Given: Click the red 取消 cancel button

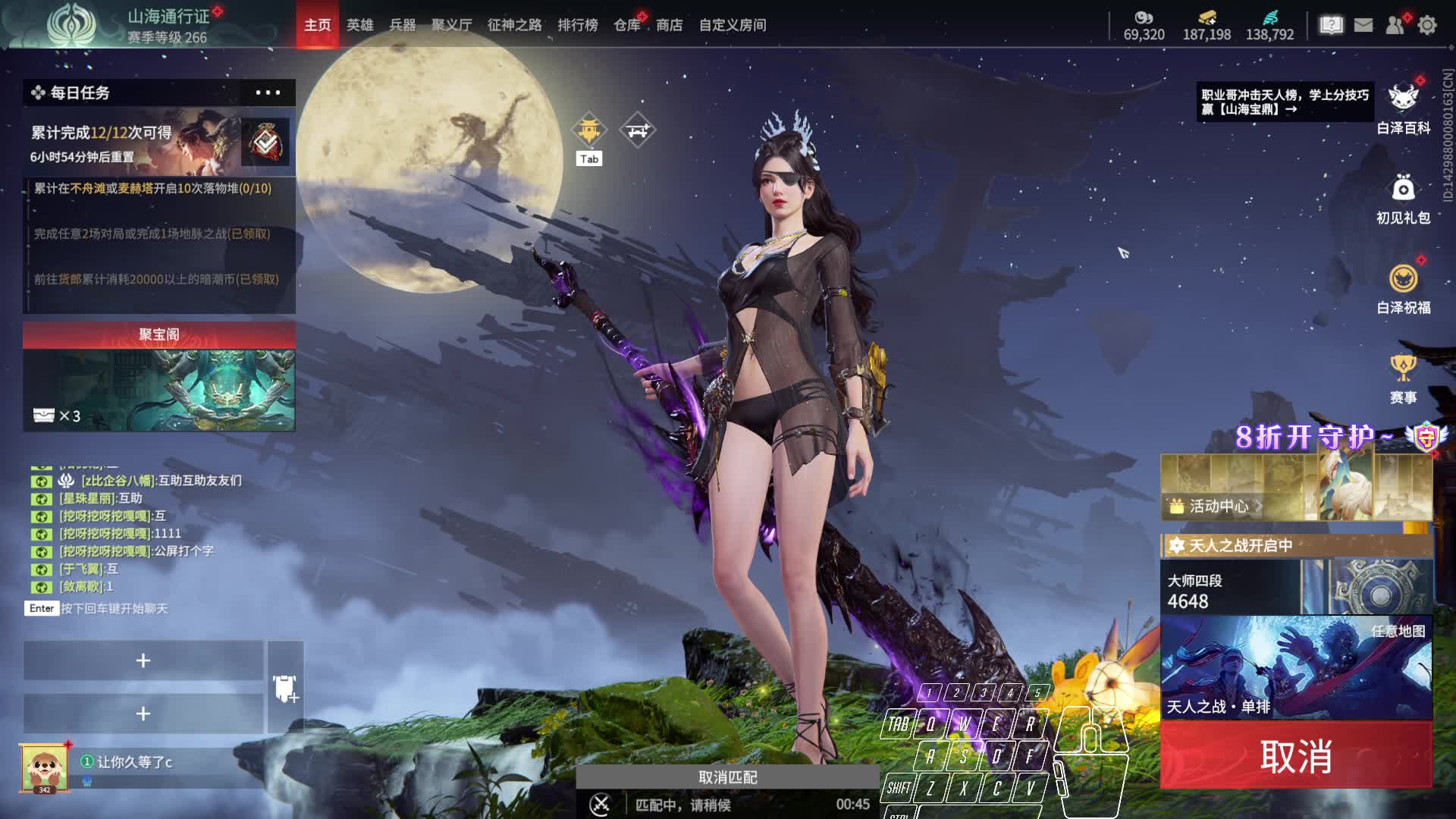Looking at the screenshot, I should (x=1295, y=756).
